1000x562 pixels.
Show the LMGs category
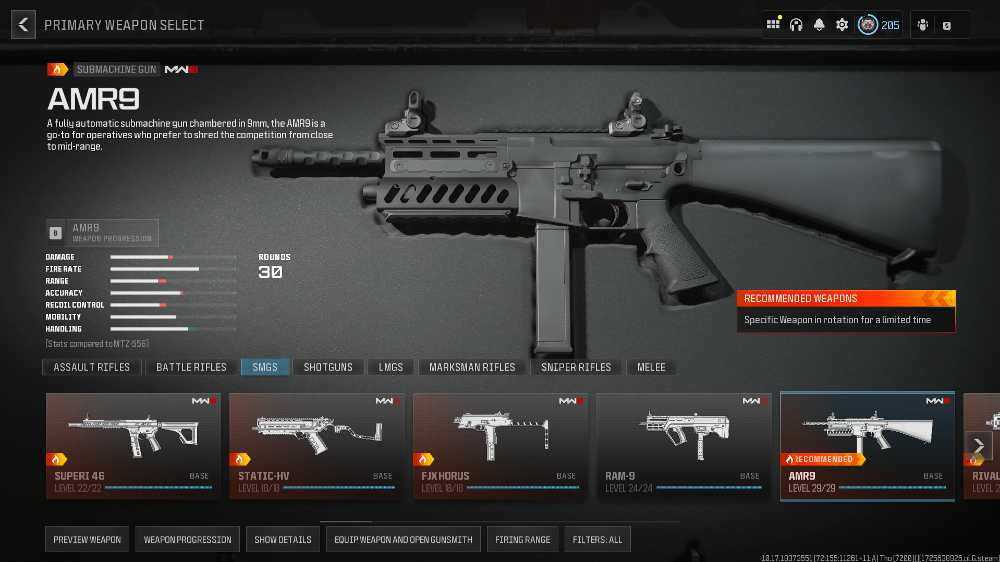[391, 367]
